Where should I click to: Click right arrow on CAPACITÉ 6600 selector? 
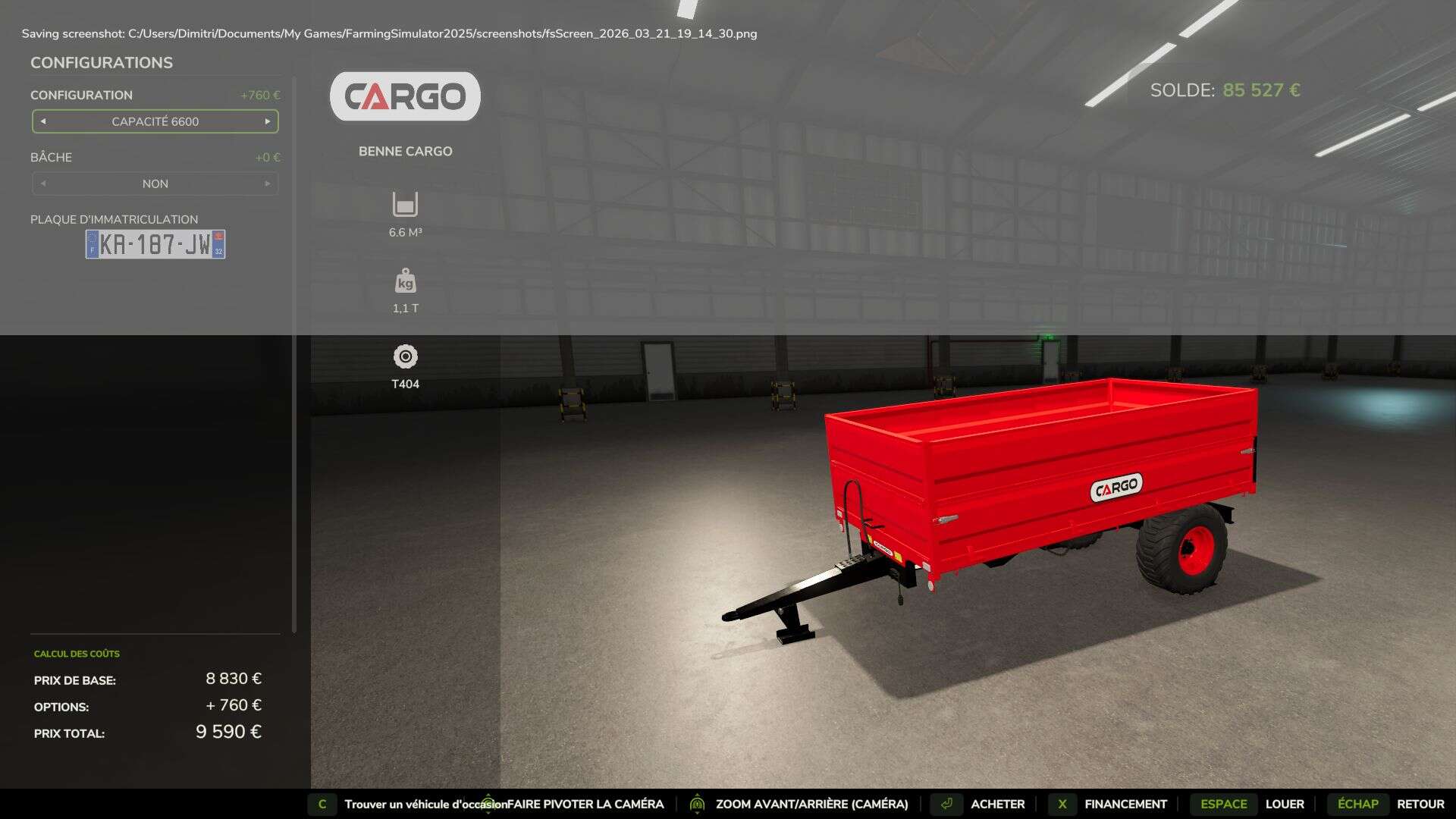(267, 121)
